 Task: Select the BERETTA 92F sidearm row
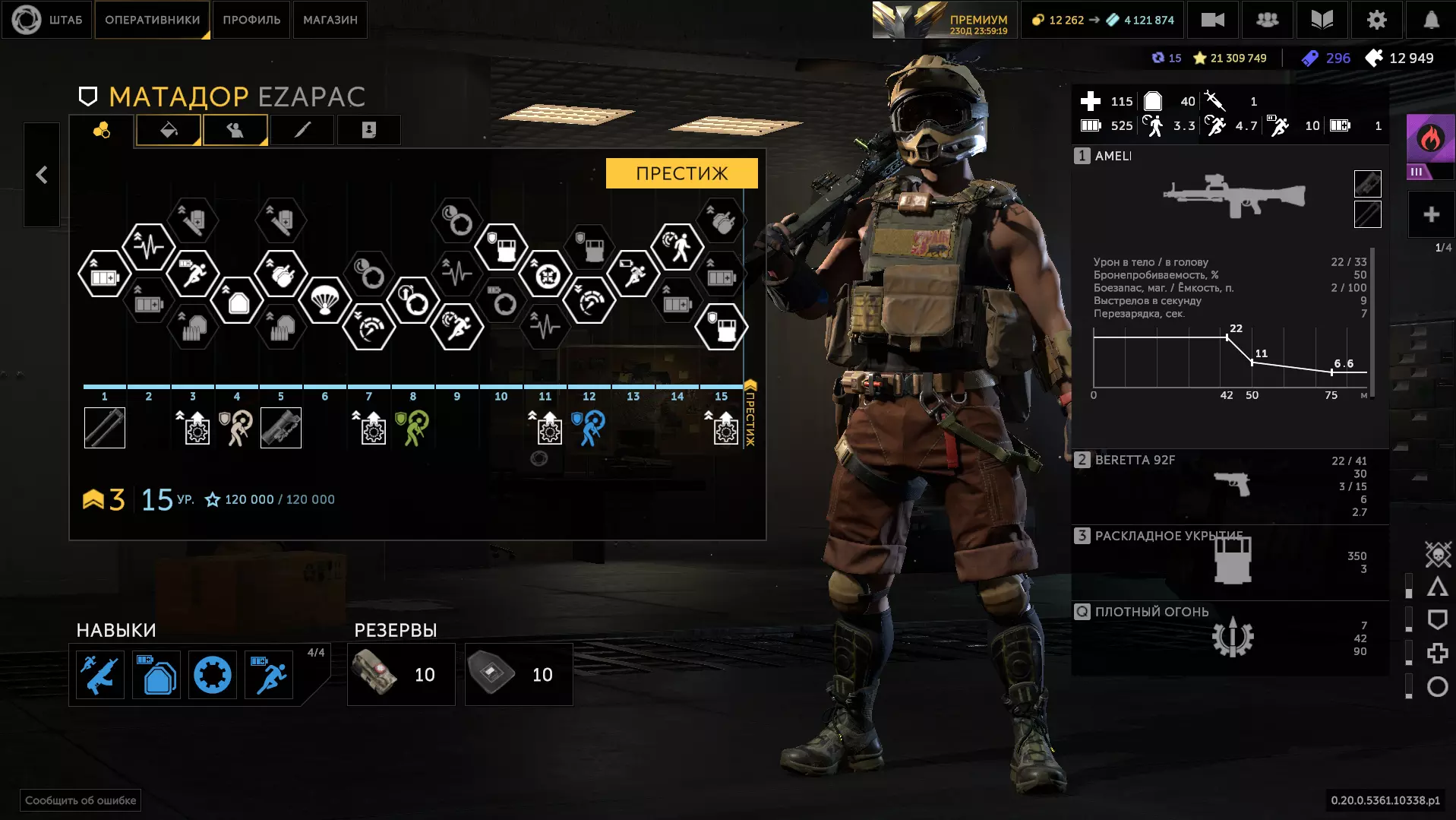pyautogui.click(x=1230, y=485)
